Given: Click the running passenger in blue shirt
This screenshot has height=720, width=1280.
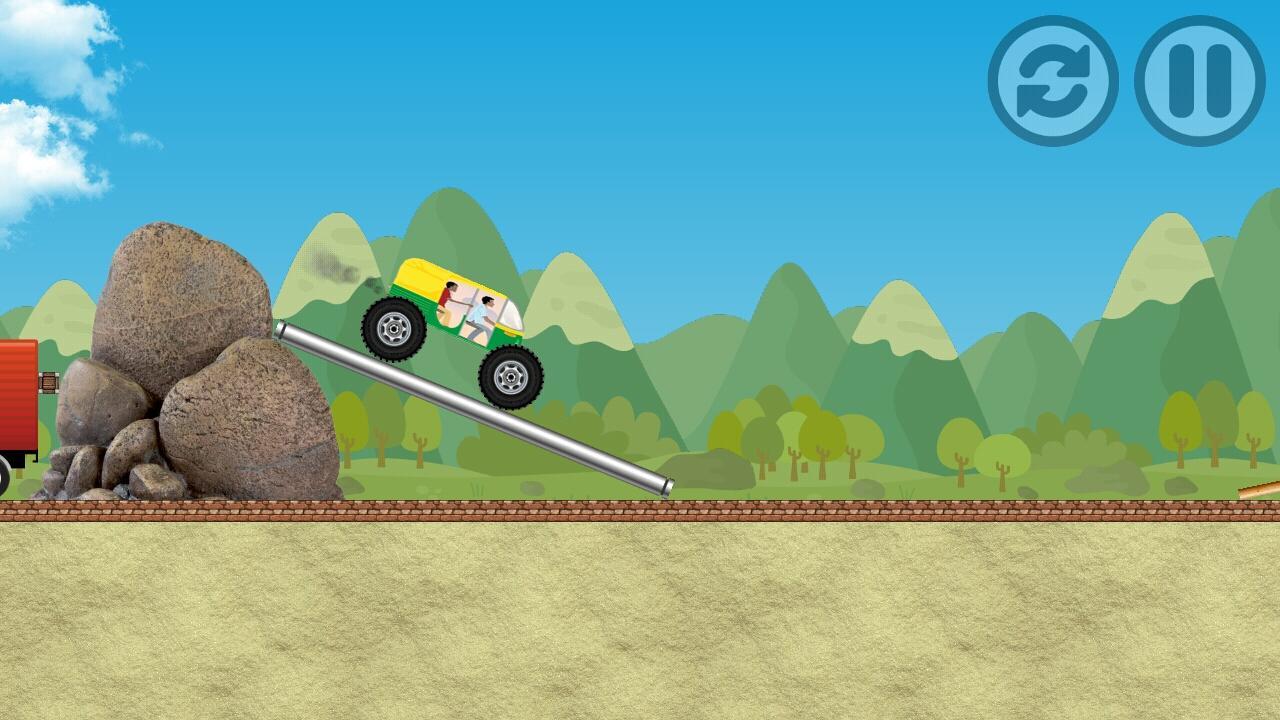Looking at the screenshot, I should point(482,315).
